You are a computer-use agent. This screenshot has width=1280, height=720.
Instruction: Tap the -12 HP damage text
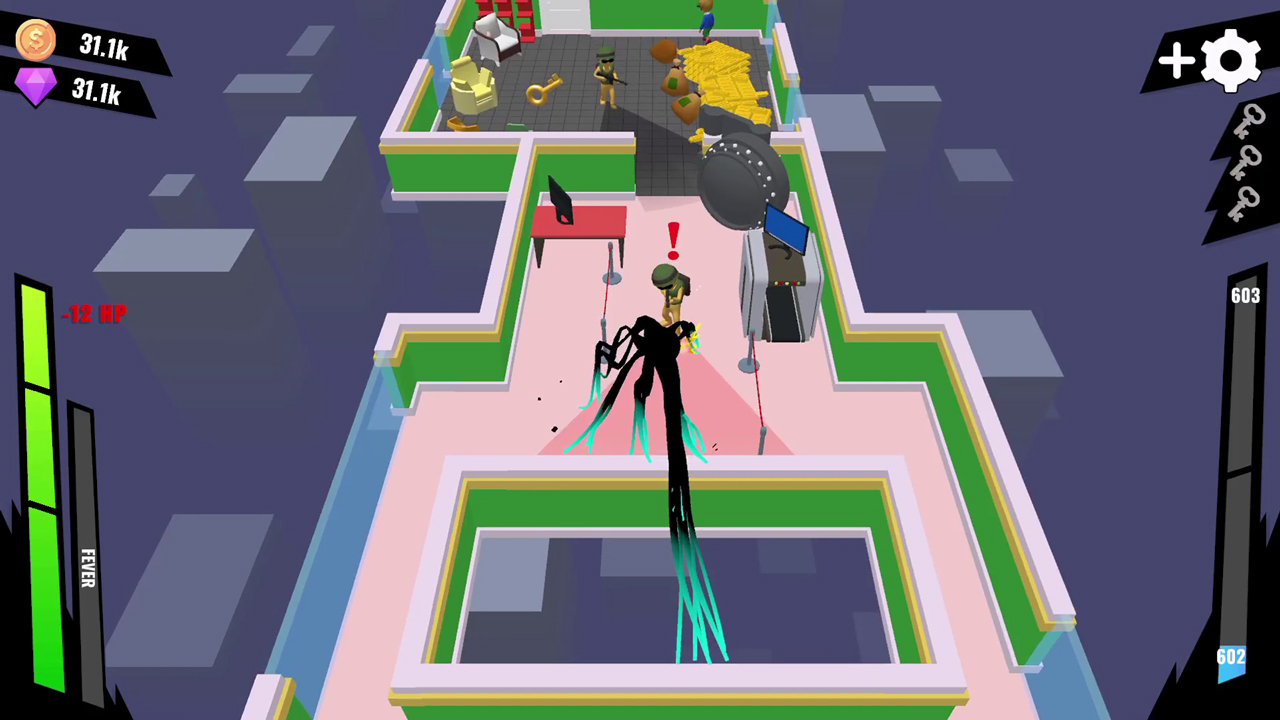[94, 314]
